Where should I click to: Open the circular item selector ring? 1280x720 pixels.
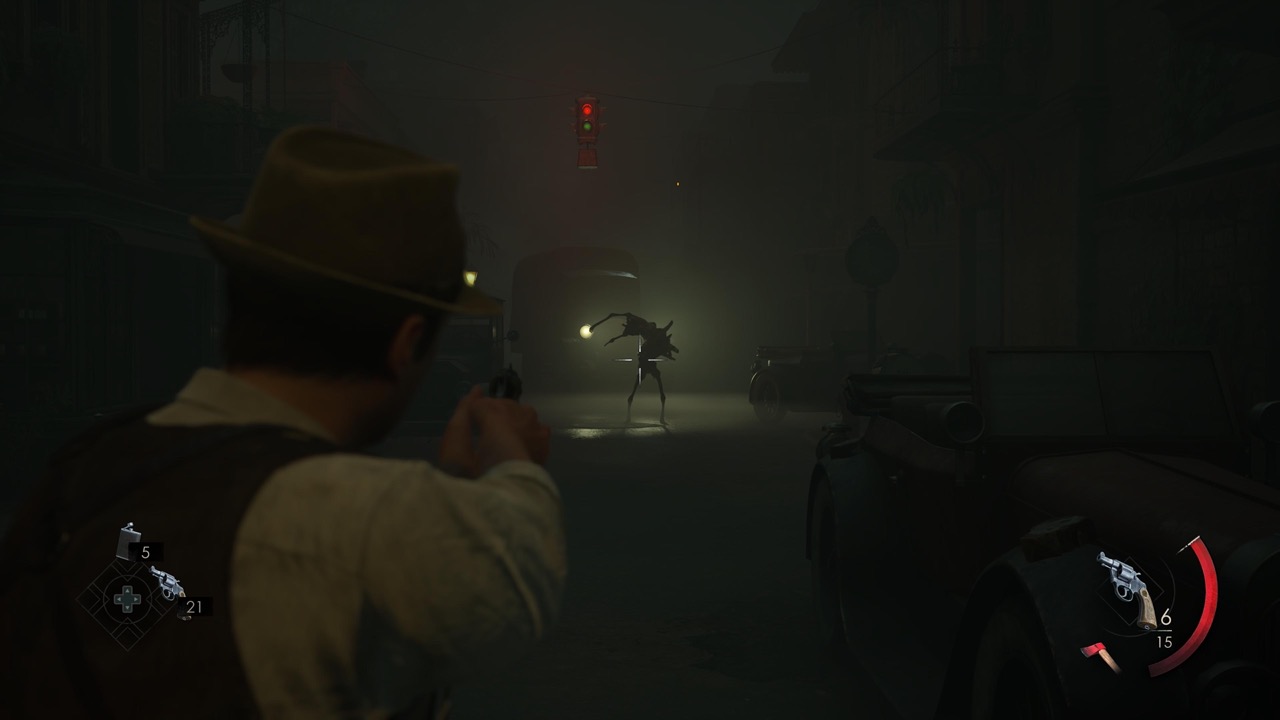pos(127,597)
